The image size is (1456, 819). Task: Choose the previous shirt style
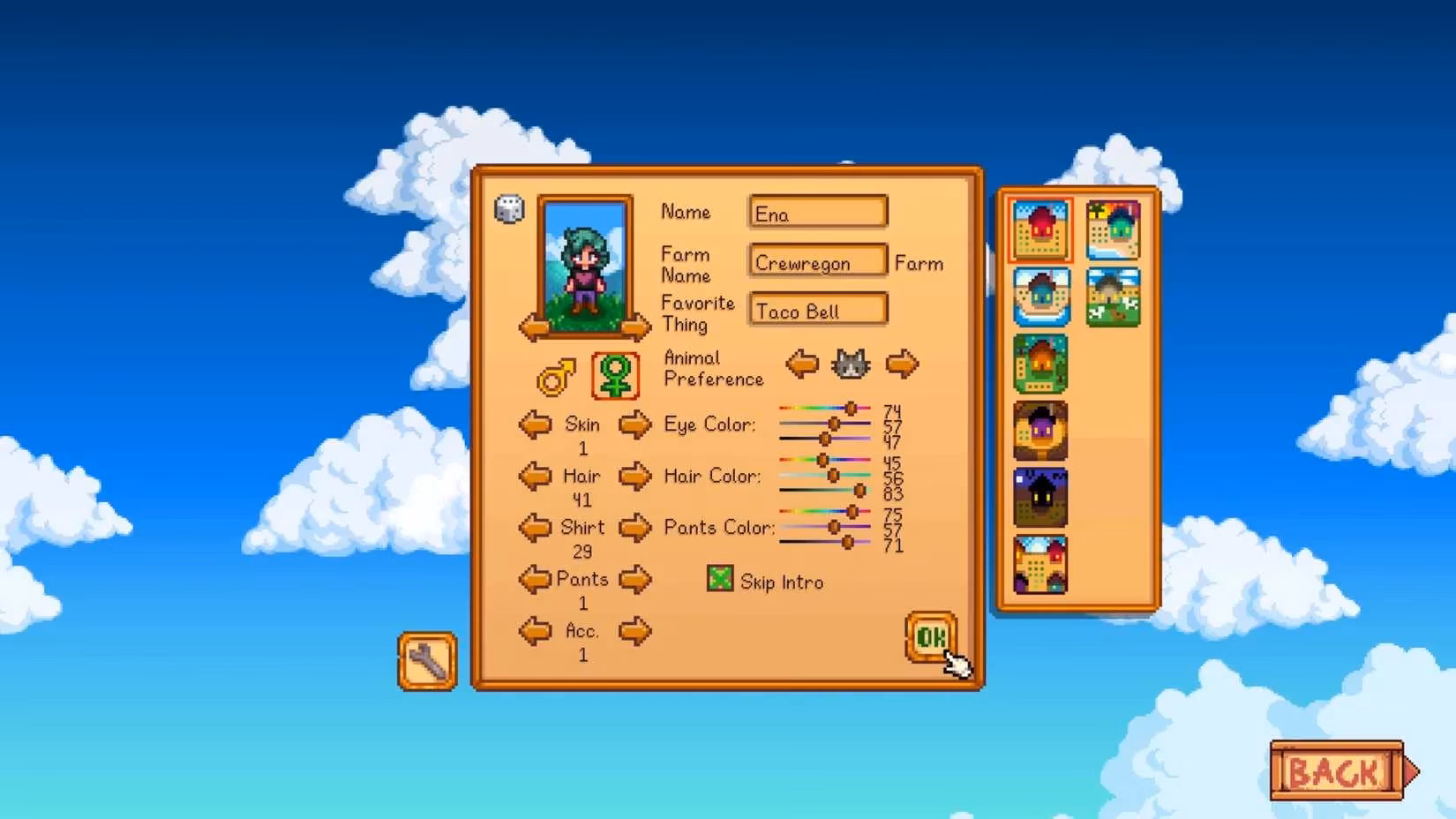pyautogui.click(x=535, y=528)
